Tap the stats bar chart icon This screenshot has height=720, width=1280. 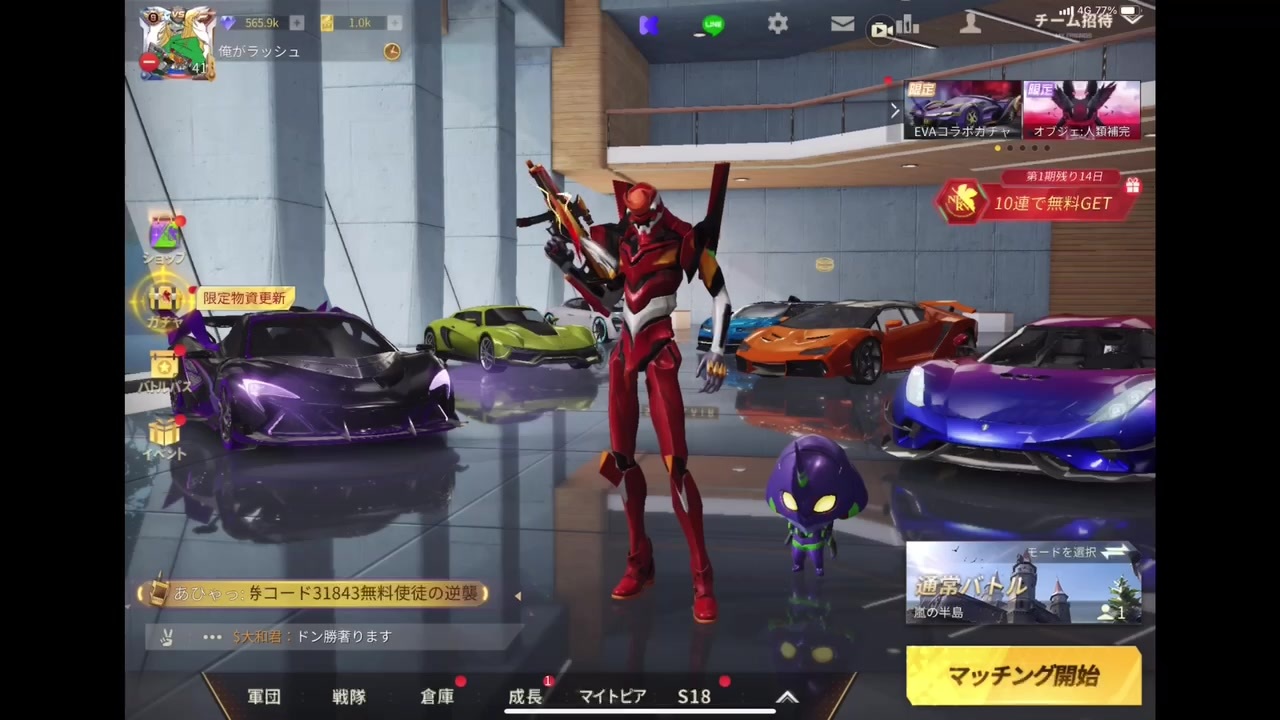tap(908, 27)
